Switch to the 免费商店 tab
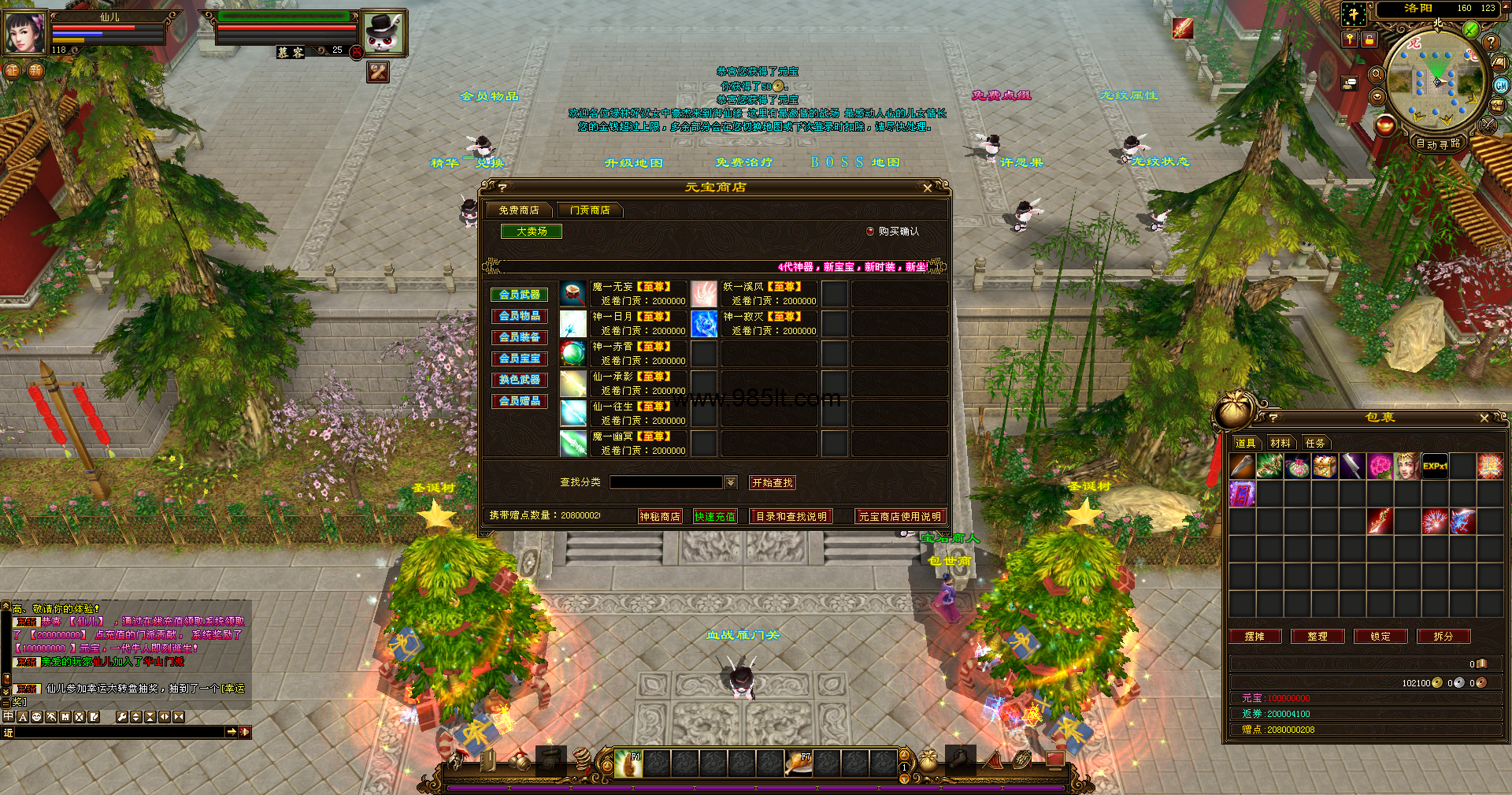 click(x=518, y=210)
